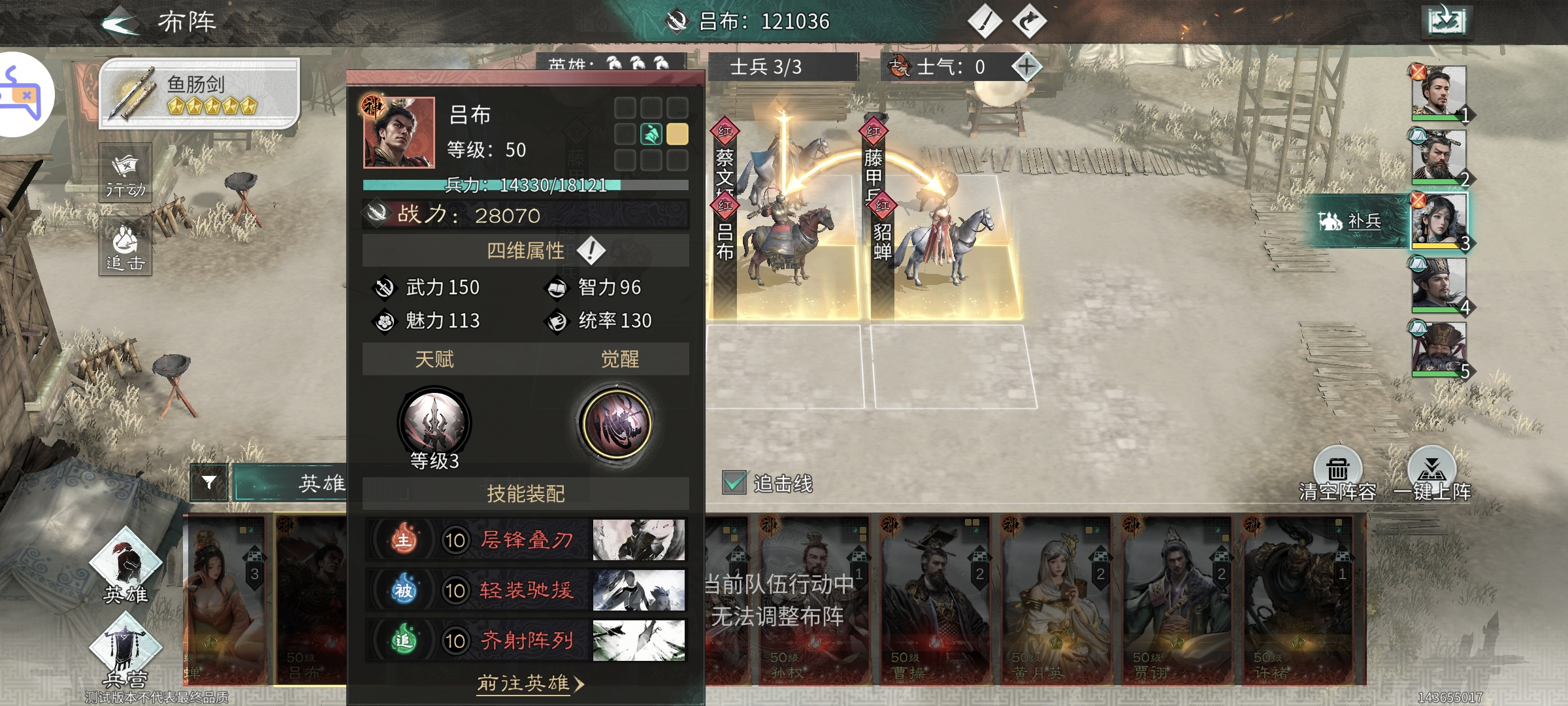This screenshot has height=706, width=1568.
Task: Open the 行动 action panel on the left
Action: [125, 171]
